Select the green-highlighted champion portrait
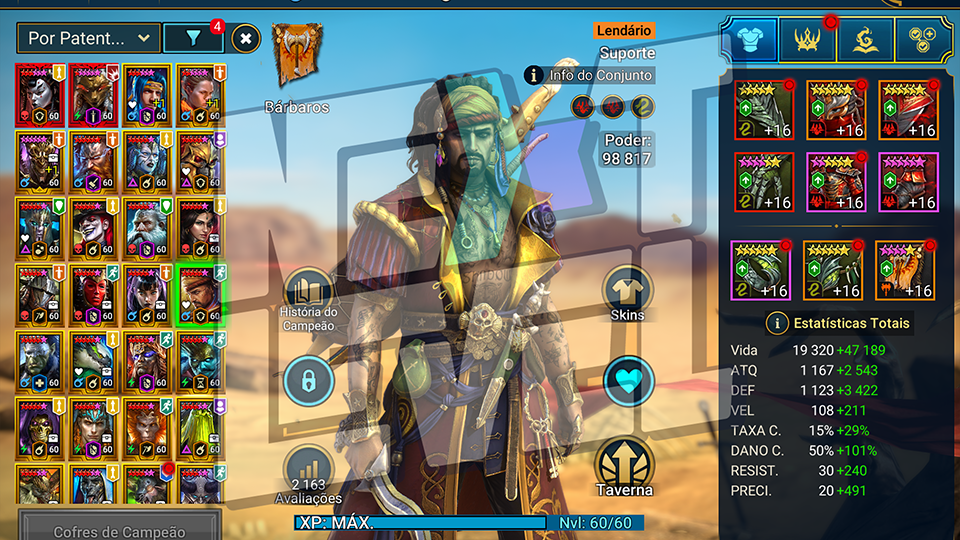Image resolution: width=960 pixels, height=540 pixels. 200,295
